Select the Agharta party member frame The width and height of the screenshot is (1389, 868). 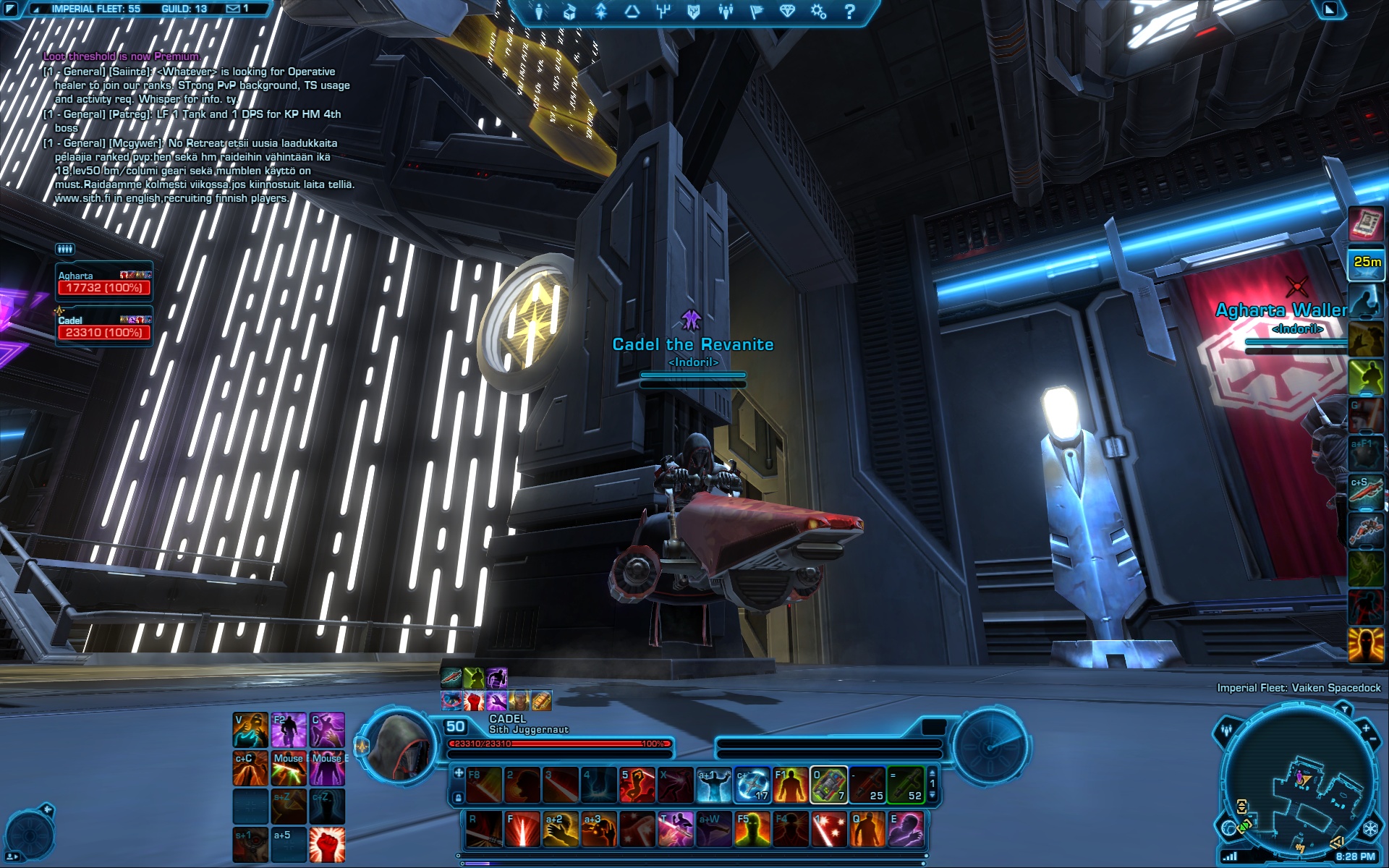[x=104, y=281]
